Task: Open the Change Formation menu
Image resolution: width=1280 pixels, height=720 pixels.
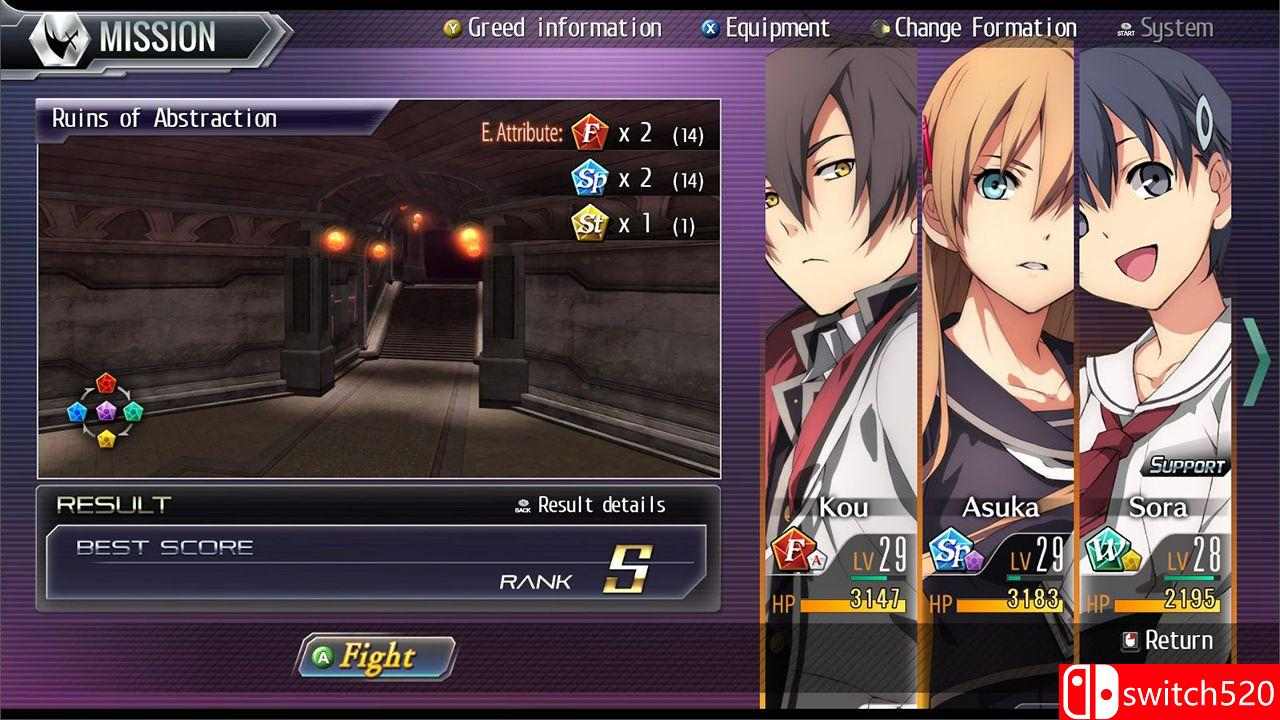Action: pos(983,27)
